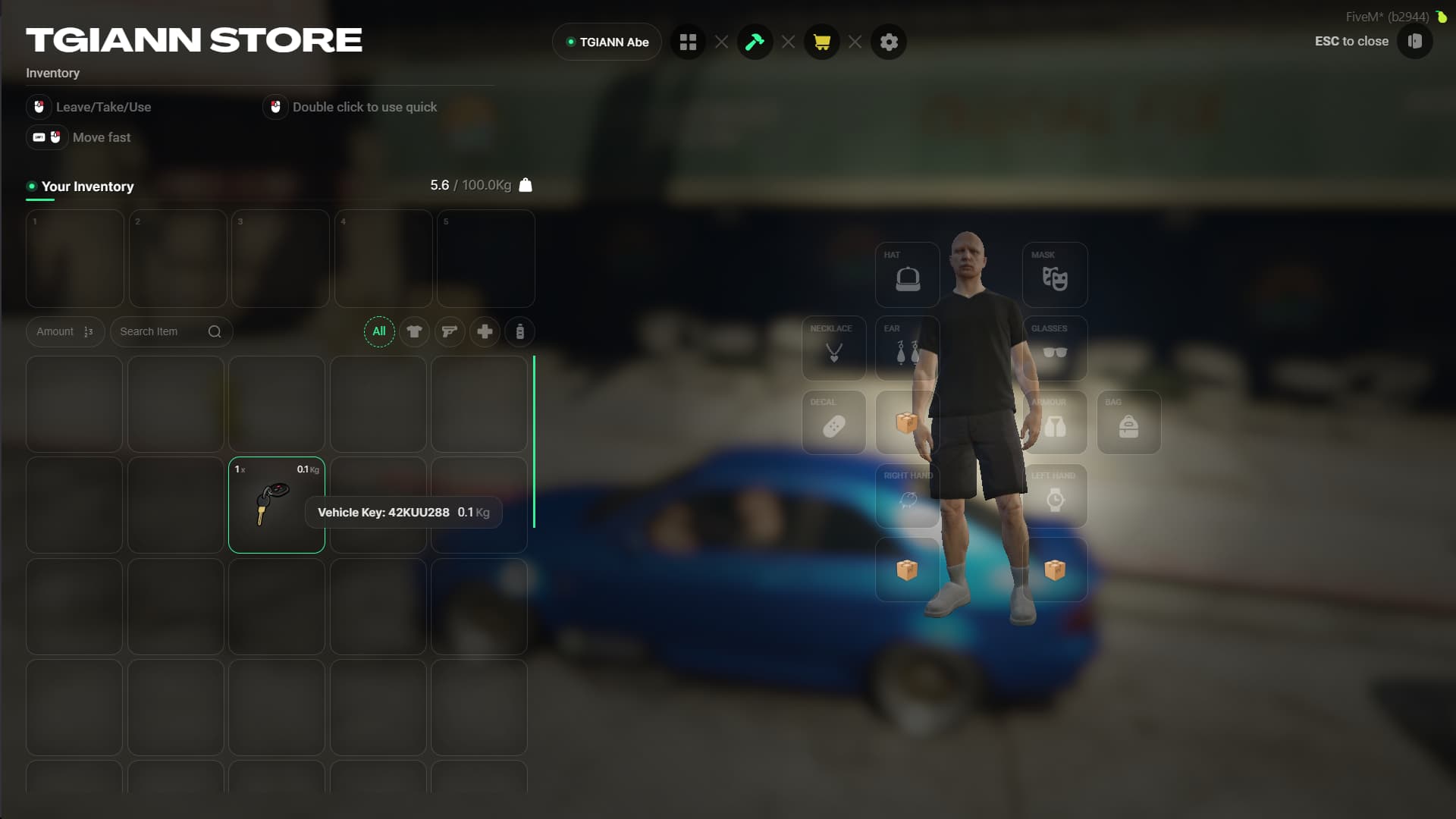This screenshot has height=819, width=1456.
Task: Open the settings gear icon
Action: [x=889, y=42]
